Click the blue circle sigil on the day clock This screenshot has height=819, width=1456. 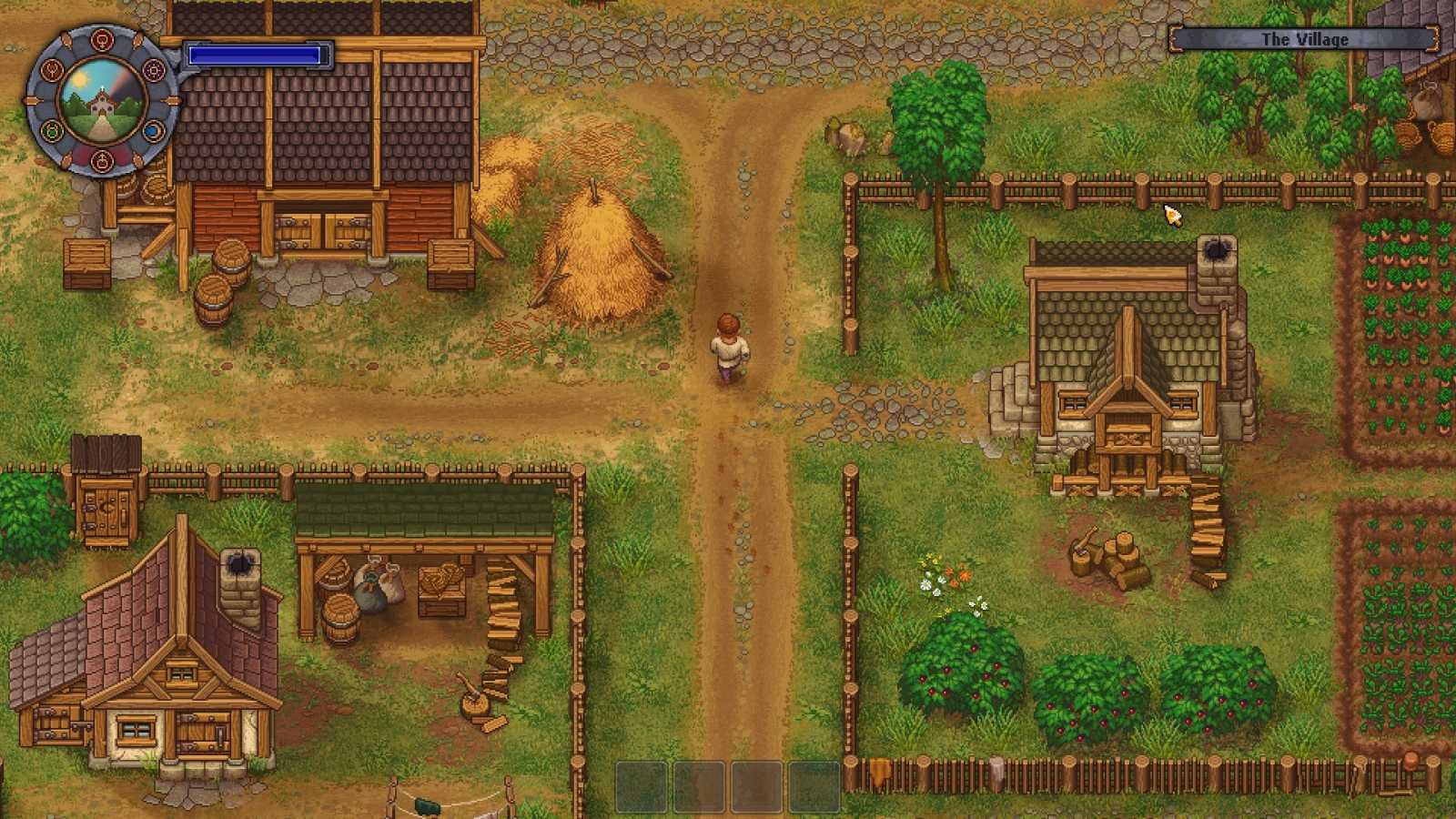[x=152, y=130]
